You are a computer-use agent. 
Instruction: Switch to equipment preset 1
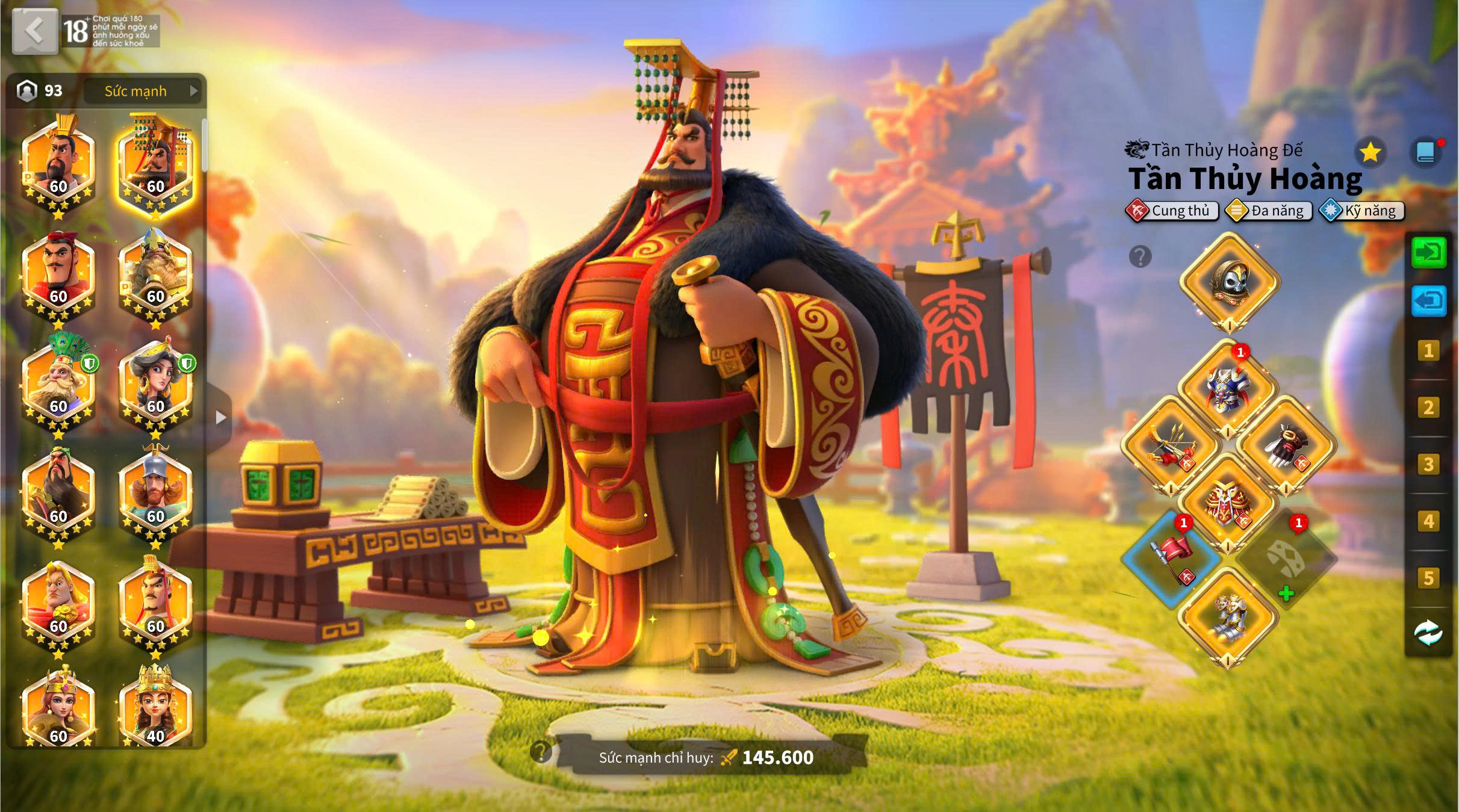(x=1428, y=350)
